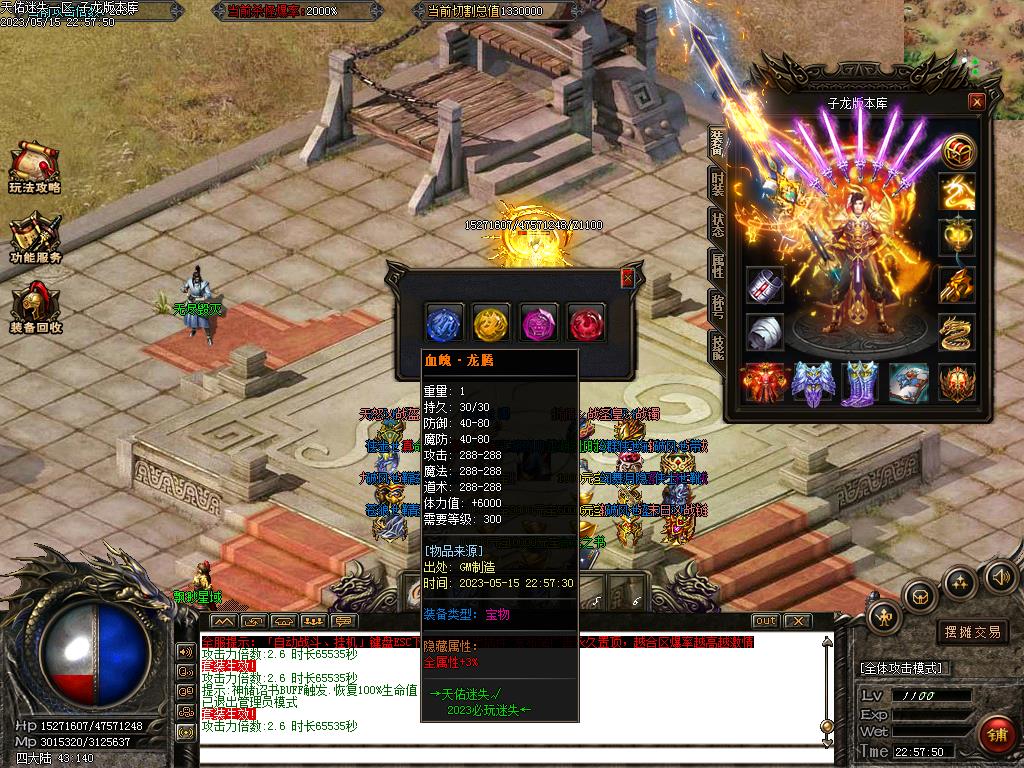Toggle the sound speaker button
This screenshot has width=1024, height=768.
(1001, 576)
